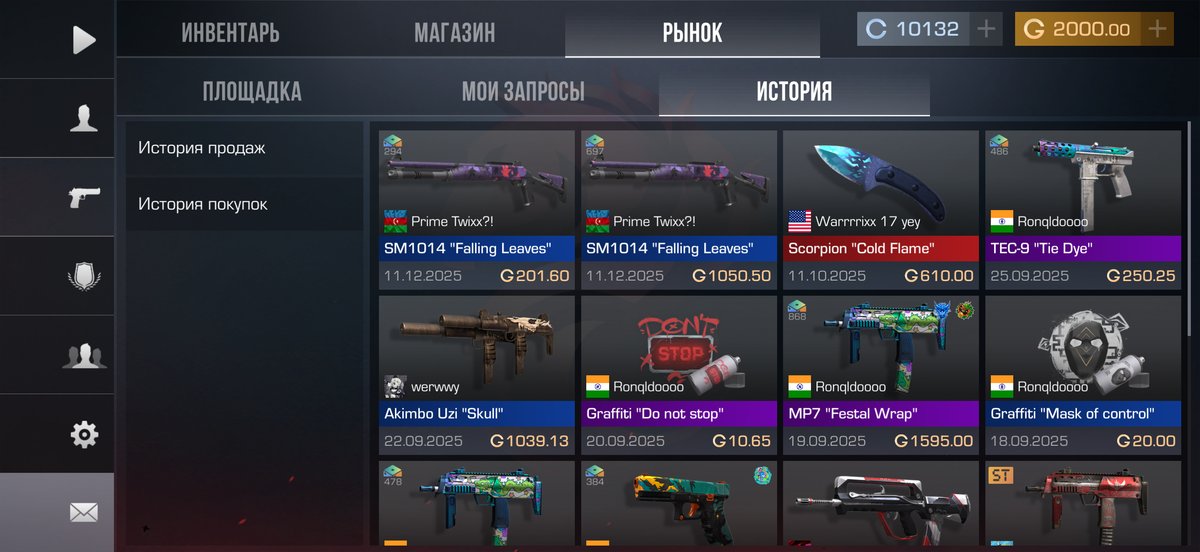Image resolution: width=1200 pixels, height=552 pixels.
Task: Choose История покупок in the side list
Action: [243, 204]
